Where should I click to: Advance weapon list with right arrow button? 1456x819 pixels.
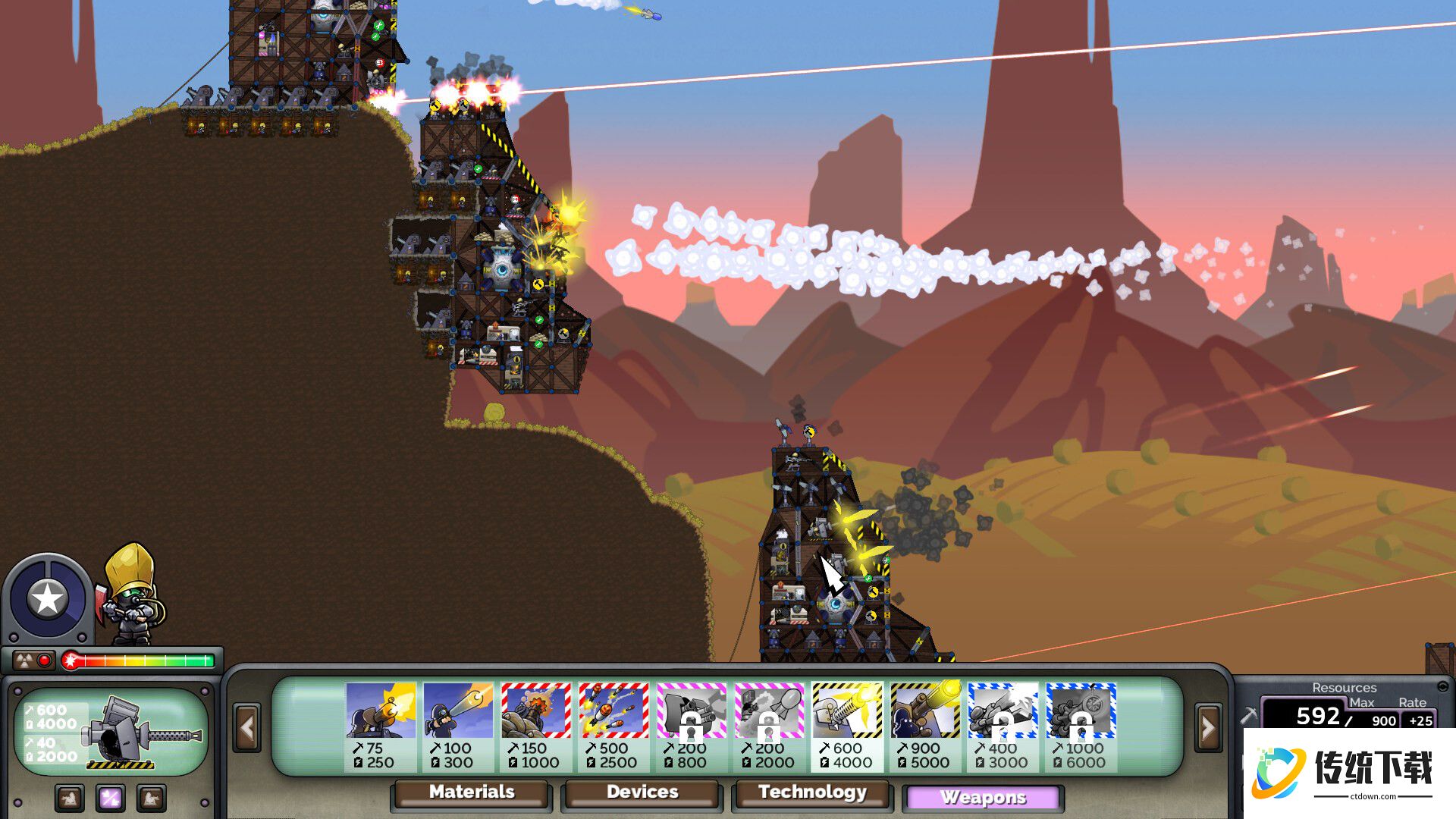pyautogui.click(x=1207, y=728)
